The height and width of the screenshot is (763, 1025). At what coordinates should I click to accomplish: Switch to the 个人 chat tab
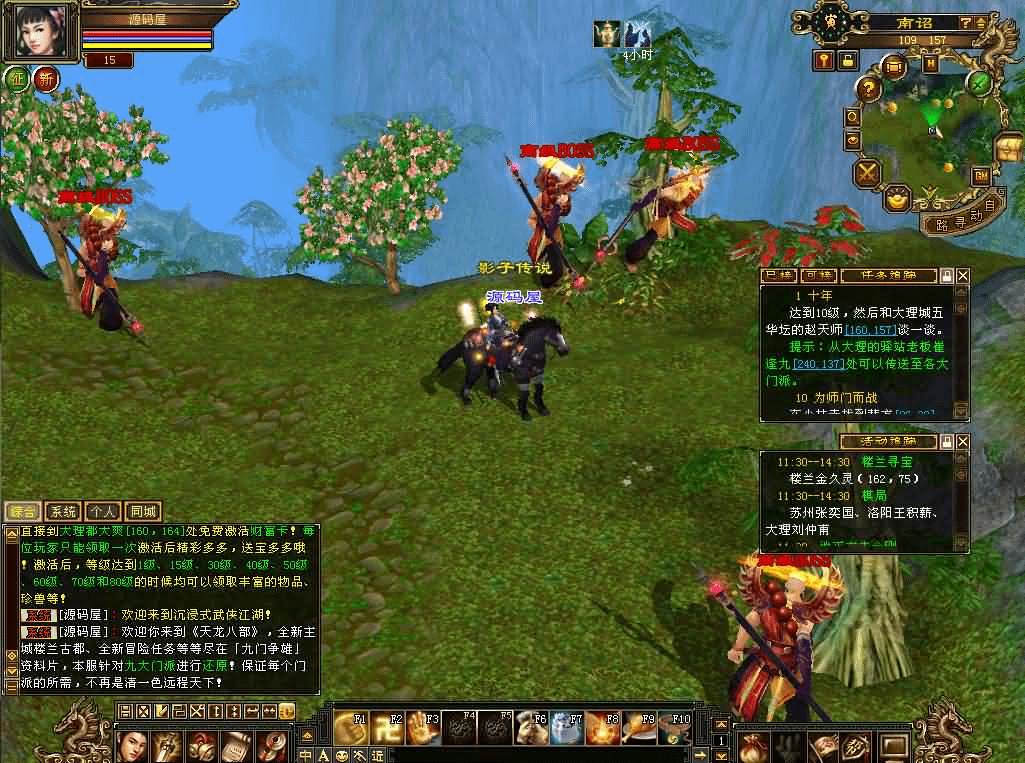(x=103, y=511)
